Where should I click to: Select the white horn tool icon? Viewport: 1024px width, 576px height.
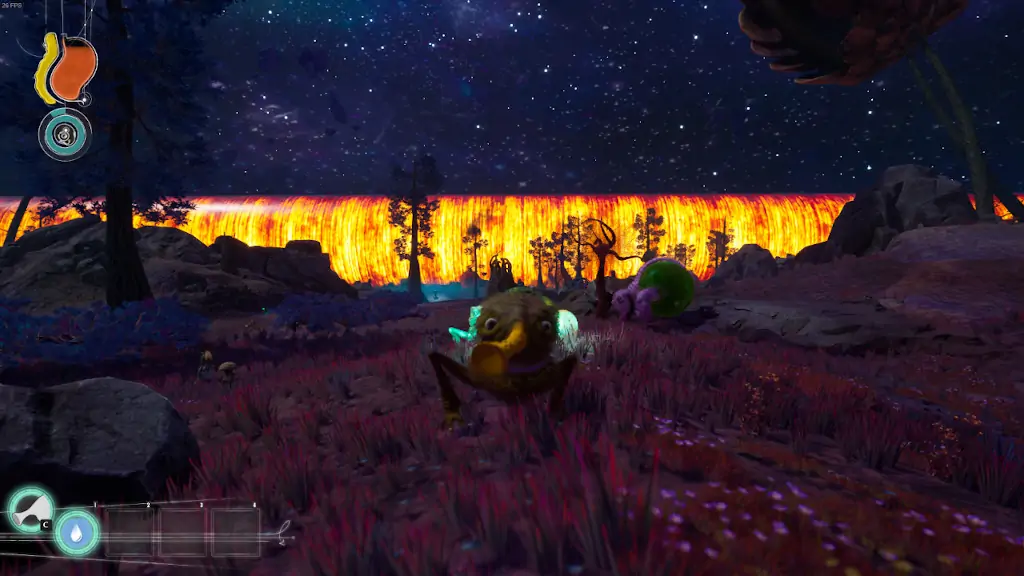pos(30,510)
